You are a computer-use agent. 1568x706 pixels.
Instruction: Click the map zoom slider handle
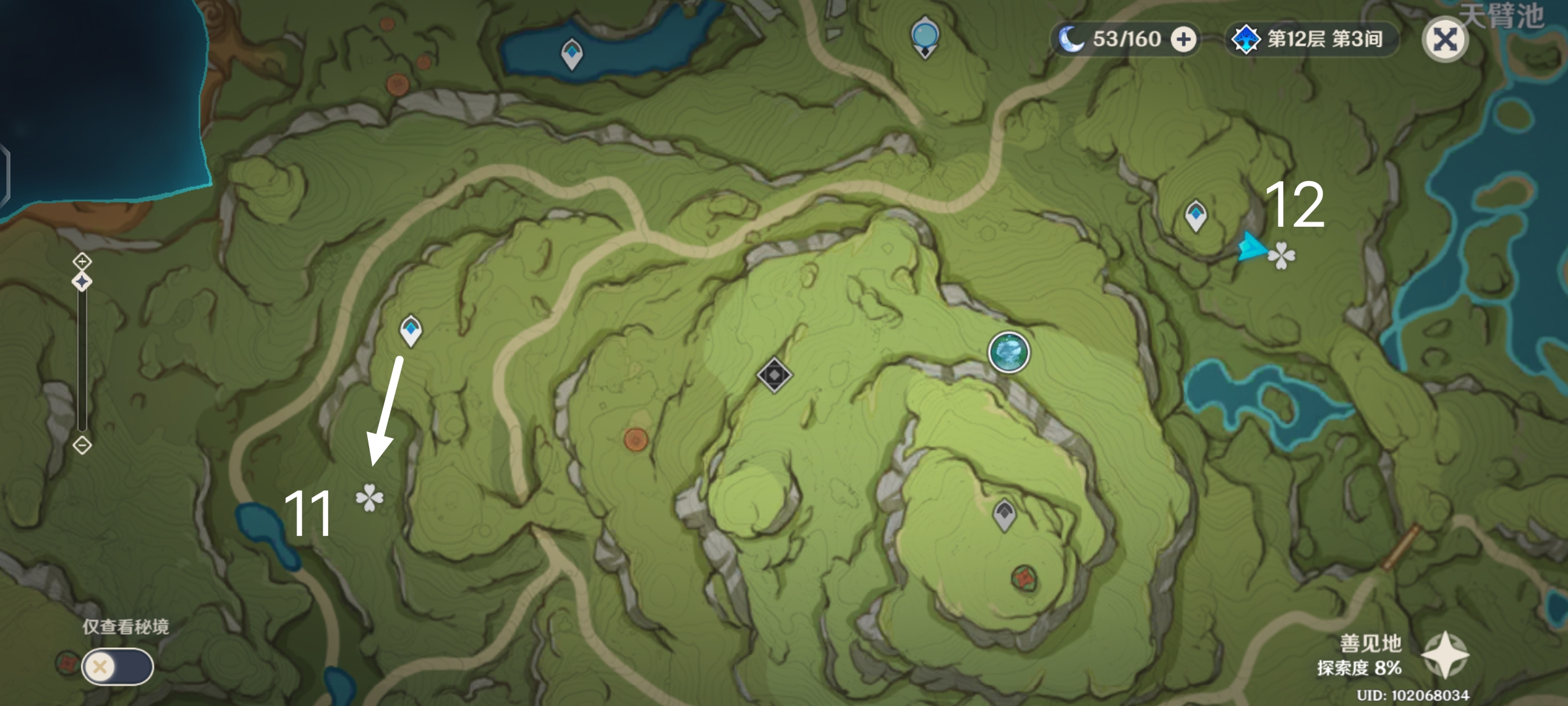[82, 282]
